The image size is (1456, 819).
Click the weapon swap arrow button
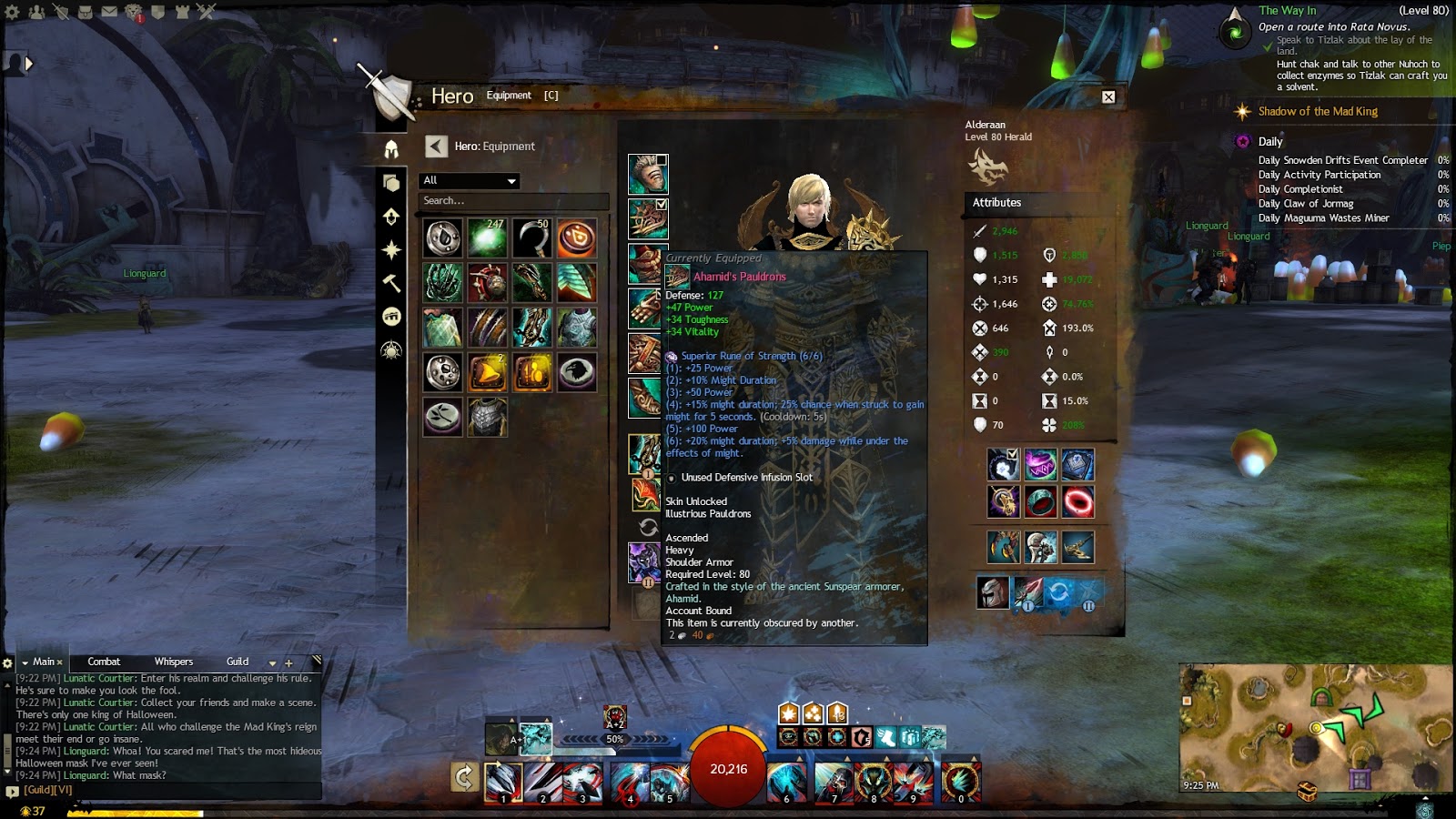point(464,777)
